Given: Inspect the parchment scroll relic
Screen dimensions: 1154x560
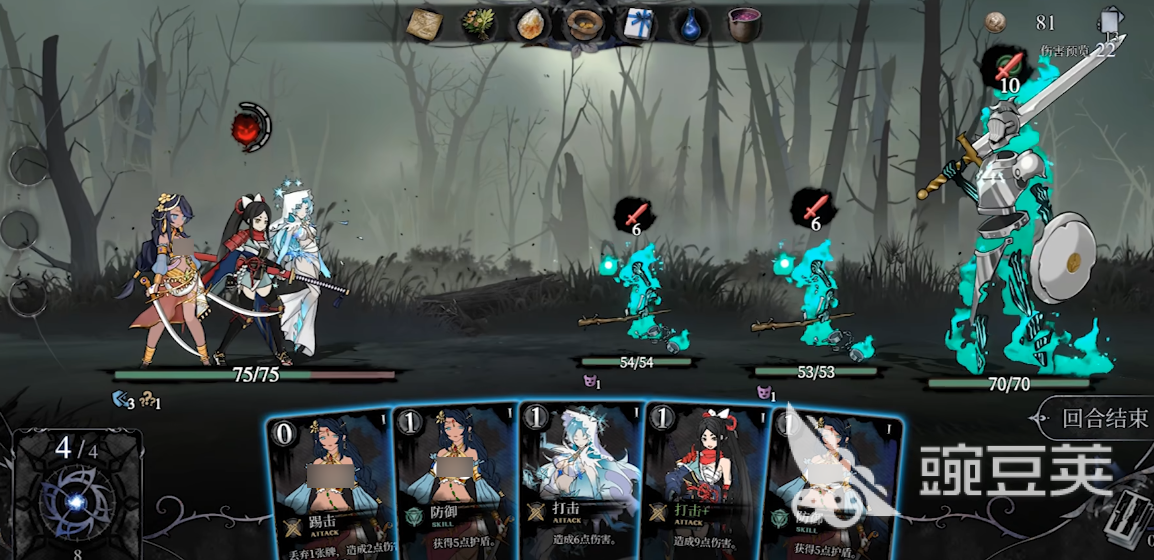Looking at the screenshot, I should click(x=427, y=24).
